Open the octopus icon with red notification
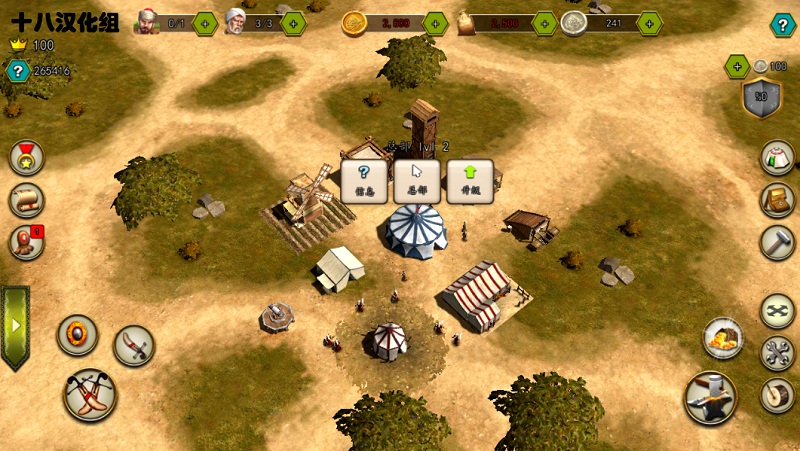The width and height of the screenshot is (800, 451). click(26, 241)
